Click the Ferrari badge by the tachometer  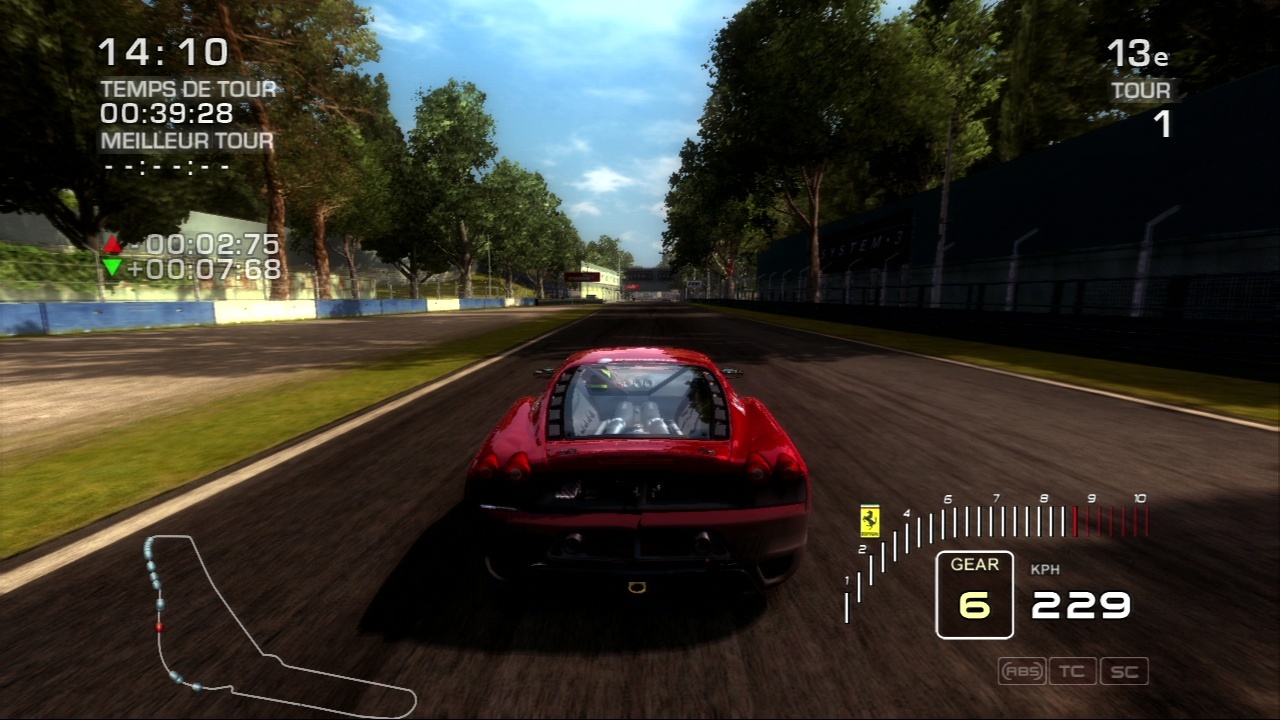[x=870, y=520]
